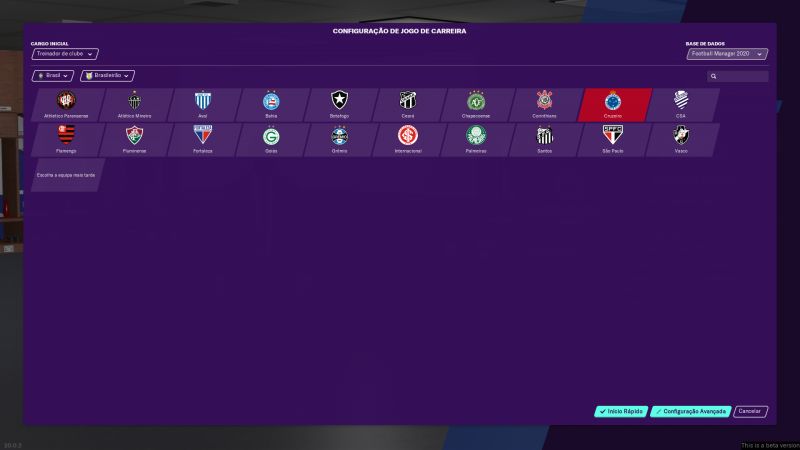Click the Início Rápido button
The height and width of the screenshot is (450, 800).
(621, 411)
